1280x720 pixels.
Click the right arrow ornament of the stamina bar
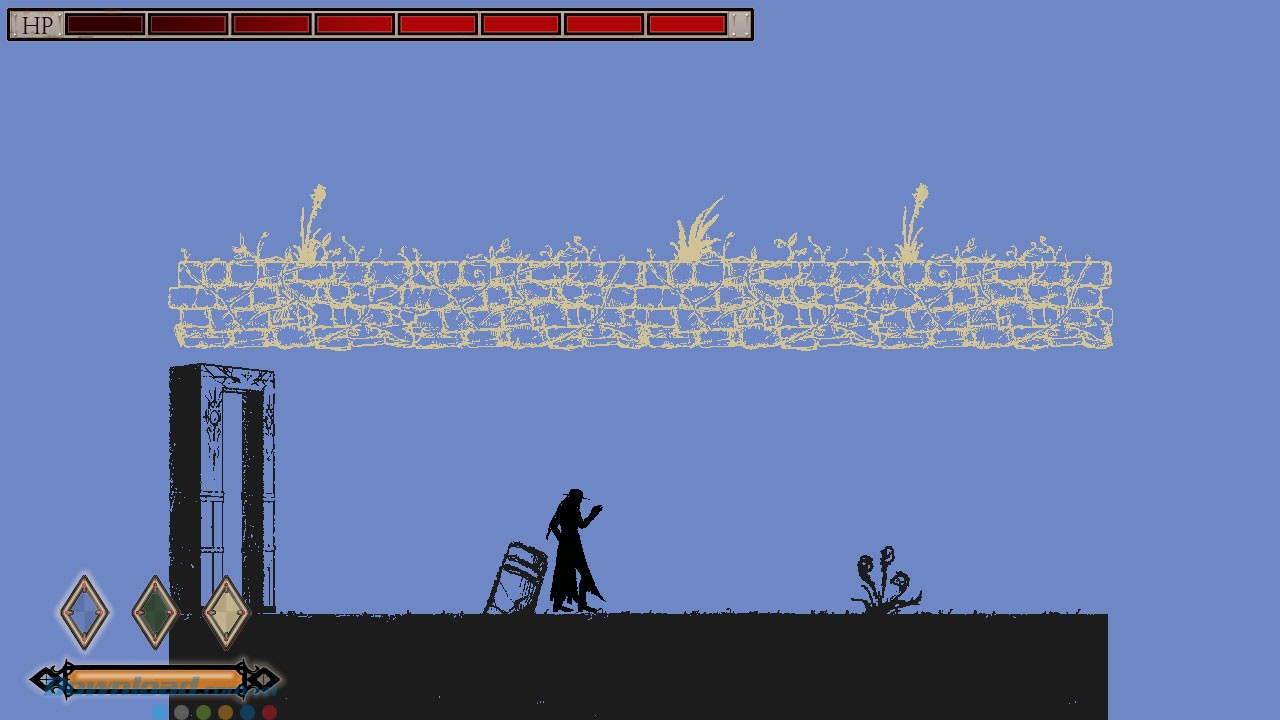(x=266, y=680)
